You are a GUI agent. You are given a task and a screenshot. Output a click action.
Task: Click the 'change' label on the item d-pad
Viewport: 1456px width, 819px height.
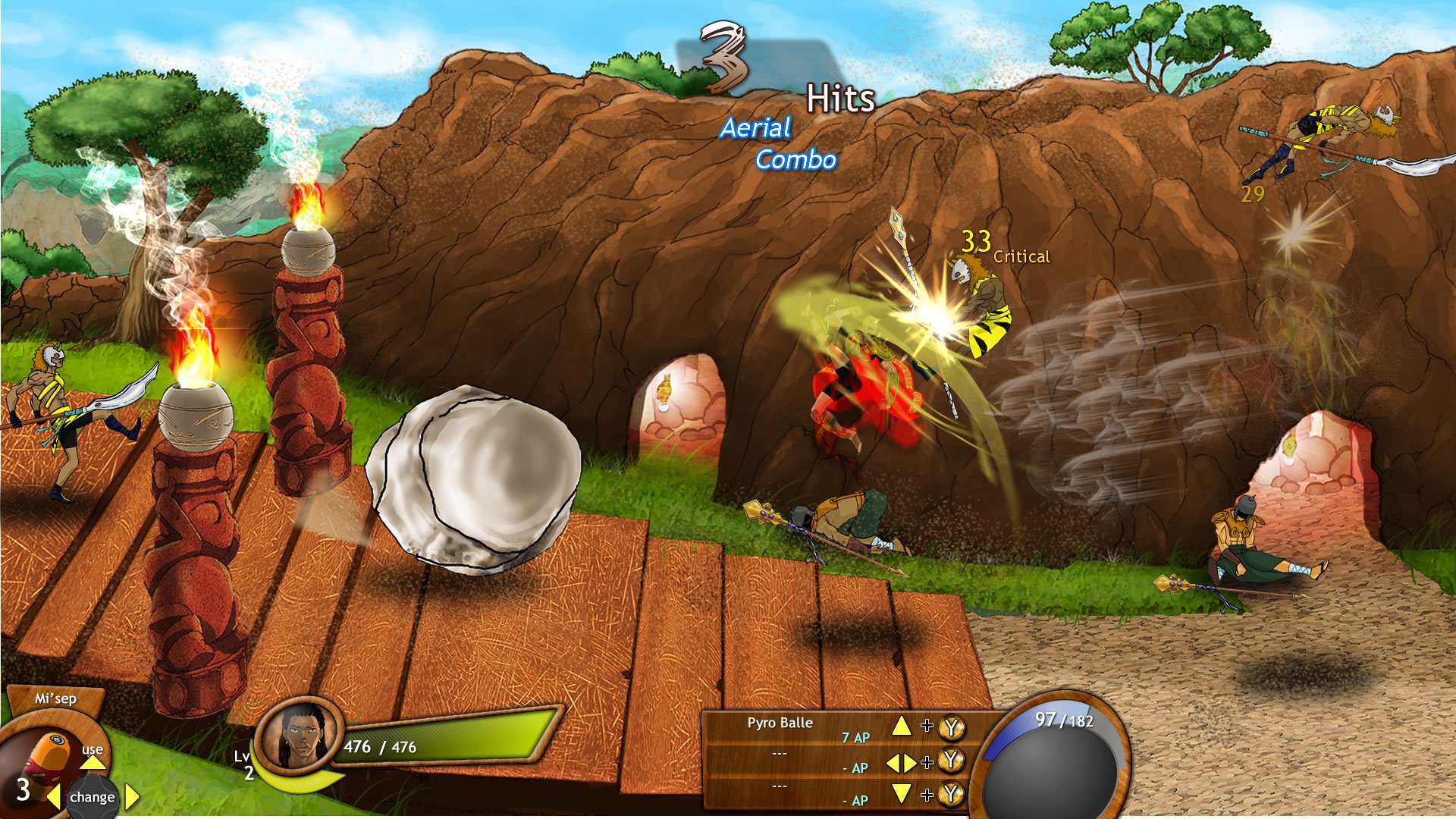click(x=91, y=797)
